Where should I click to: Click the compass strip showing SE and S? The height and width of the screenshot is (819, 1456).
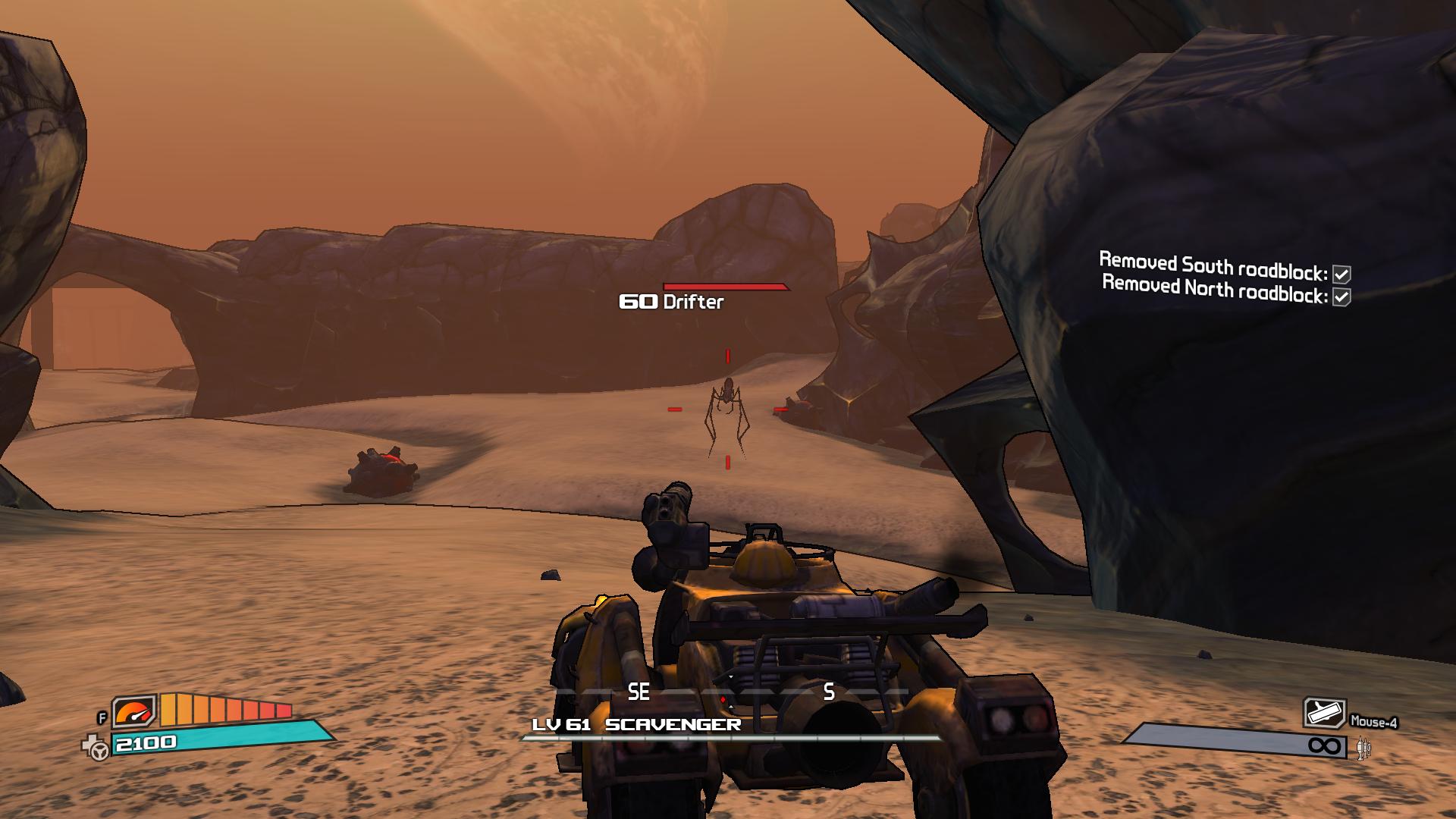click(x=732, y=692)
